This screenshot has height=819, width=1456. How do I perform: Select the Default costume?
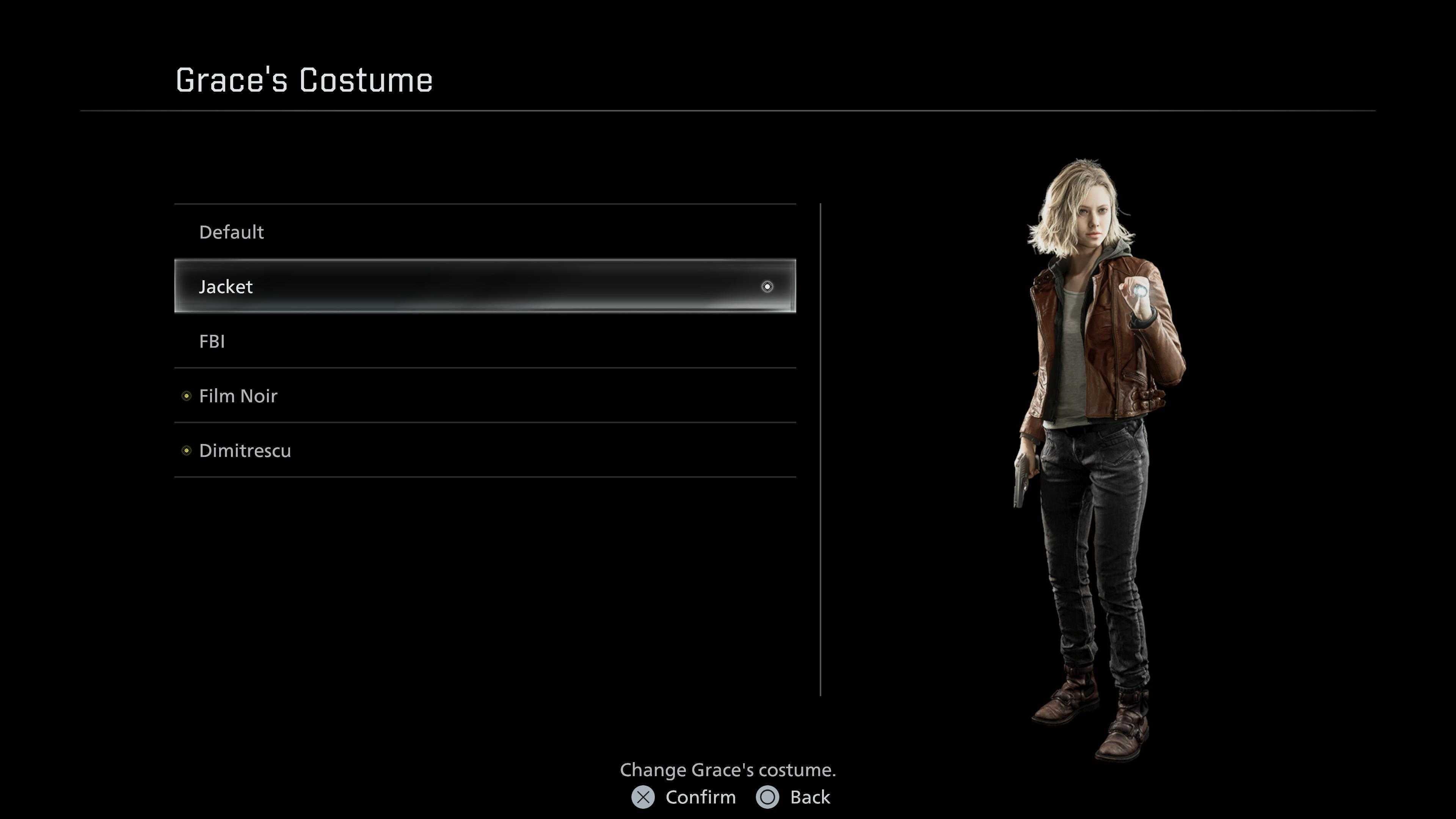click(x=232, y=232)
